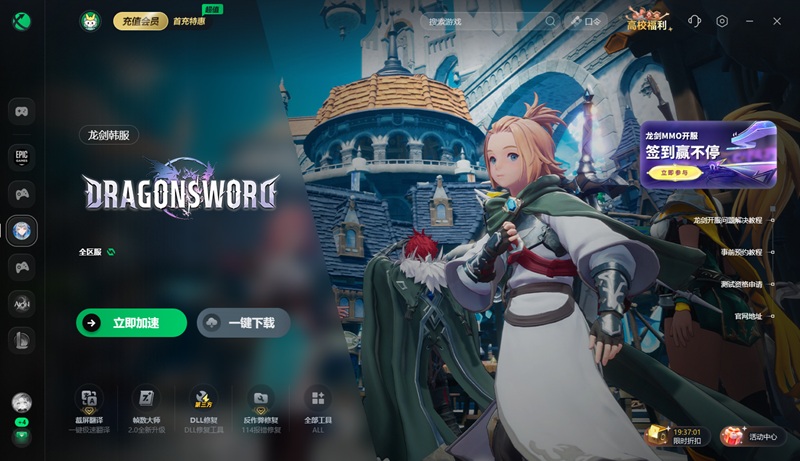Start acceleration with 立即加速 button

click(131, 323)
